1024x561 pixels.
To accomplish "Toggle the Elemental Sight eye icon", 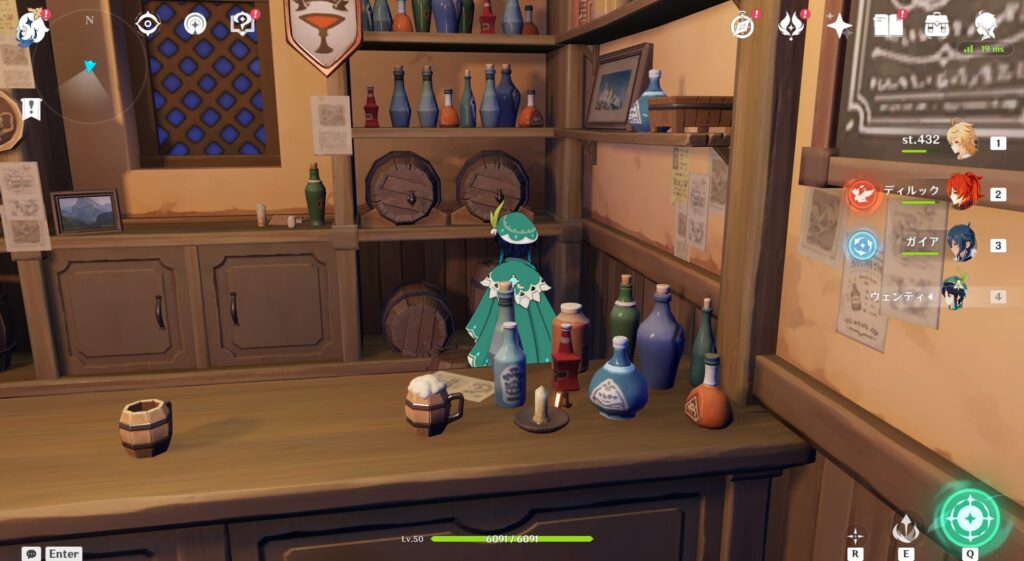I will click(148, 24).
